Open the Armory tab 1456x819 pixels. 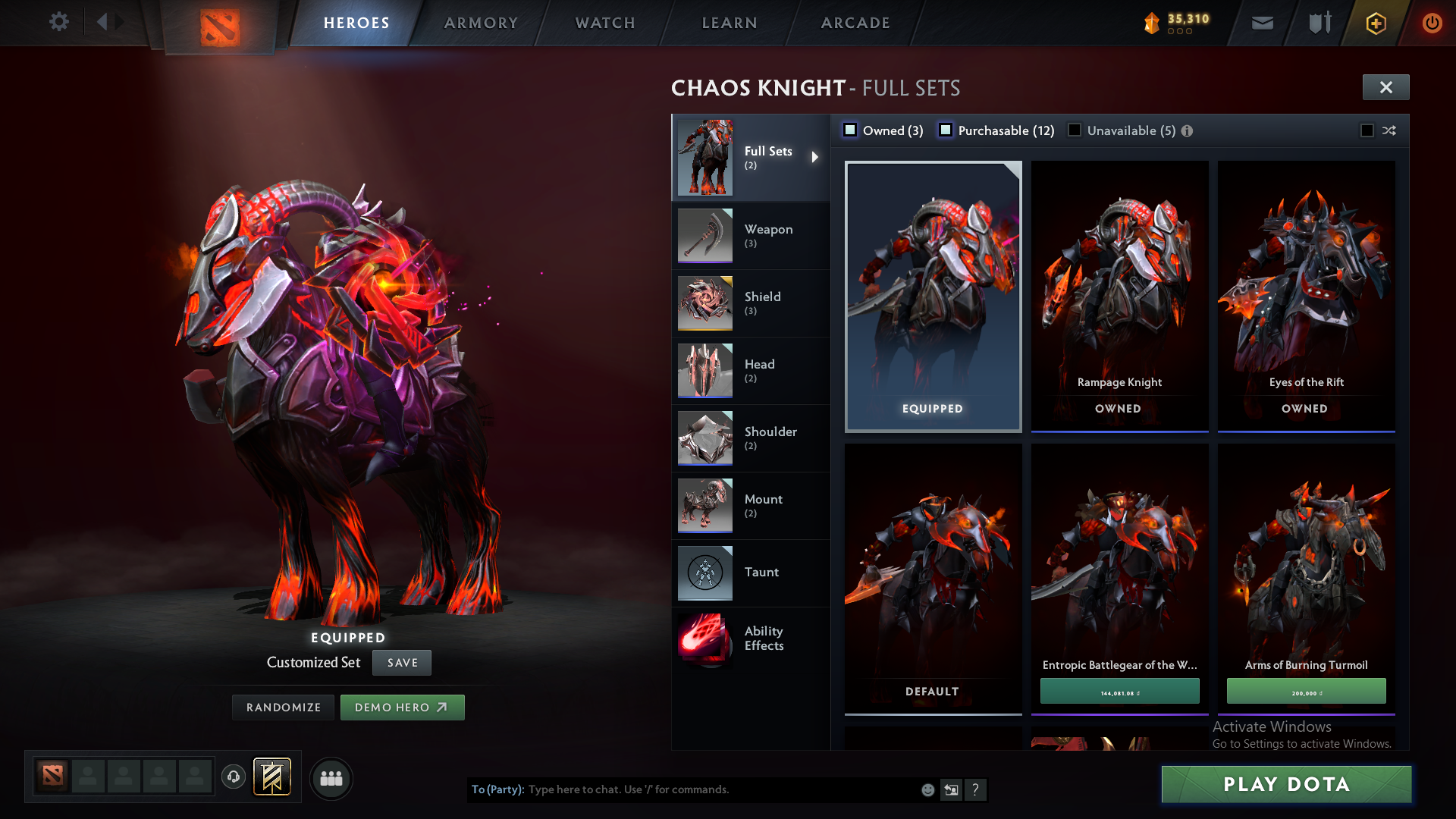click(481, 23)
